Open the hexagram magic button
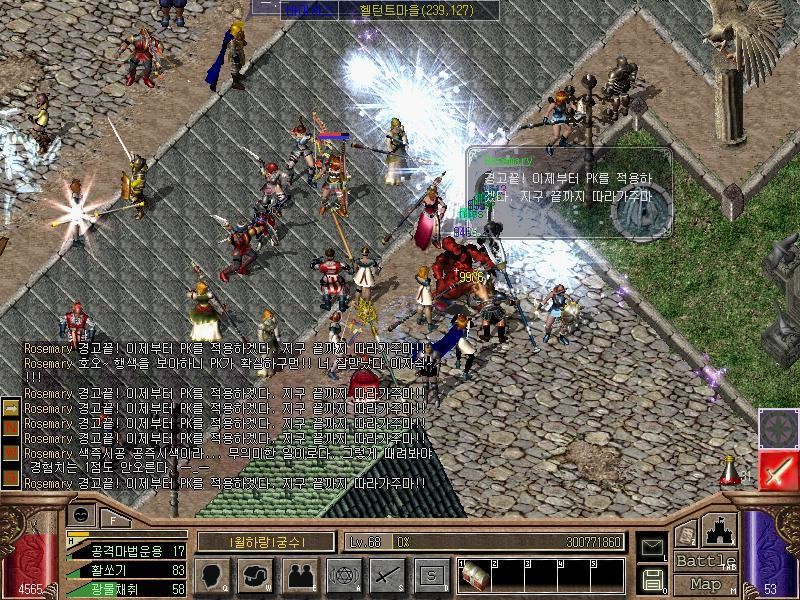Screen dimensions: 800x600 point(342,575)
